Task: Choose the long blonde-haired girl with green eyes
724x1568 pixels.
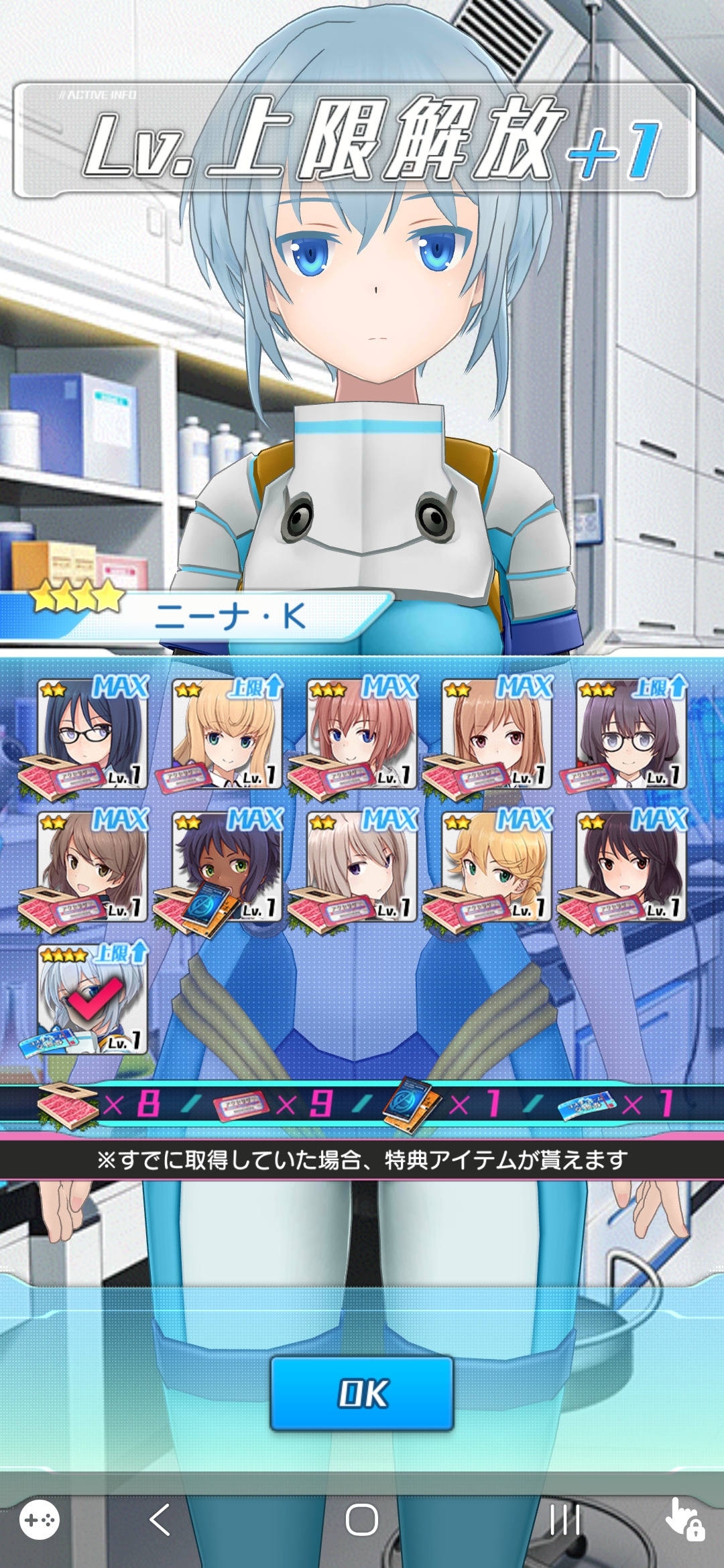Action: pos(227,734)
